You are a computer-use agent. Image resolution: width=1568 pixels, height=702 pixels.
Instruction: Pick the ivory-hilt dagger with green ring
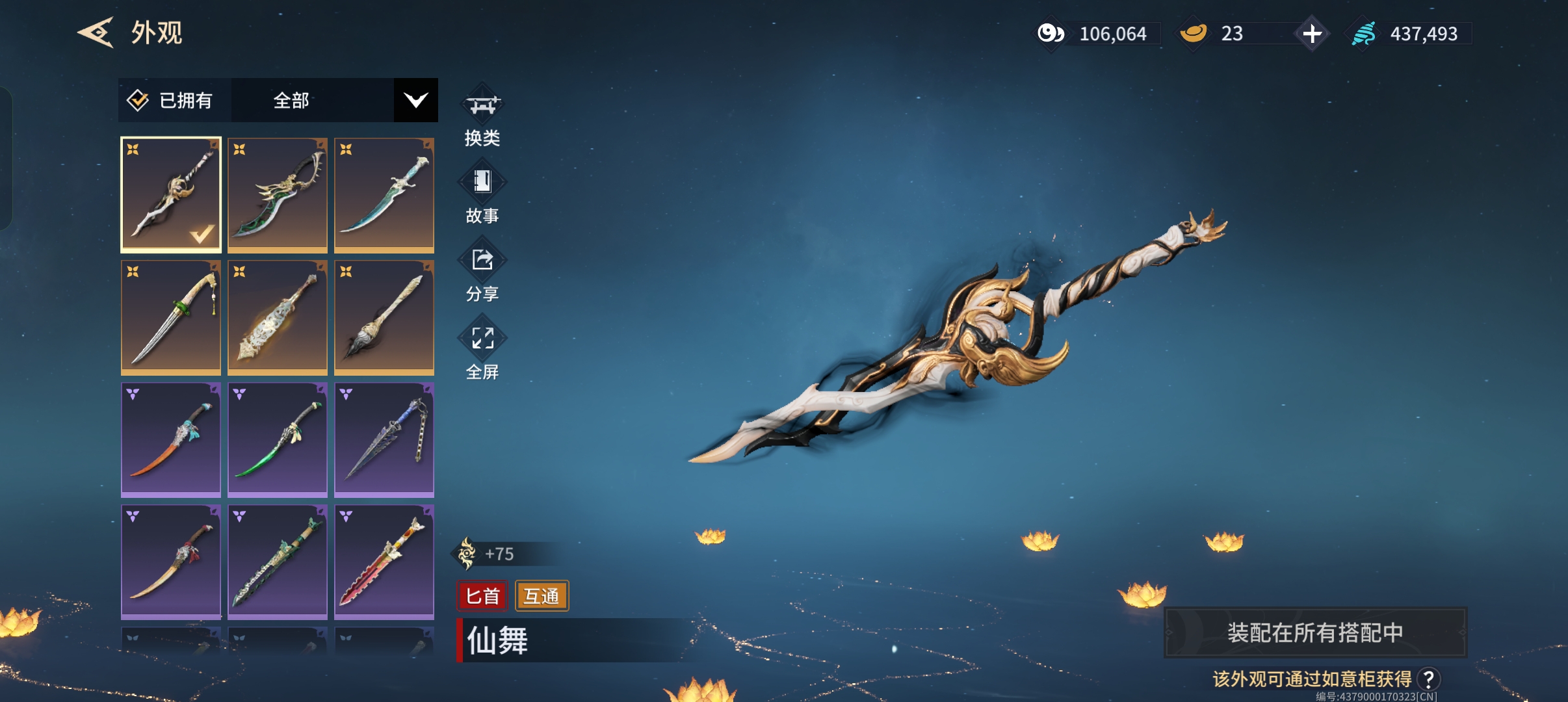(x=171, y=317)
